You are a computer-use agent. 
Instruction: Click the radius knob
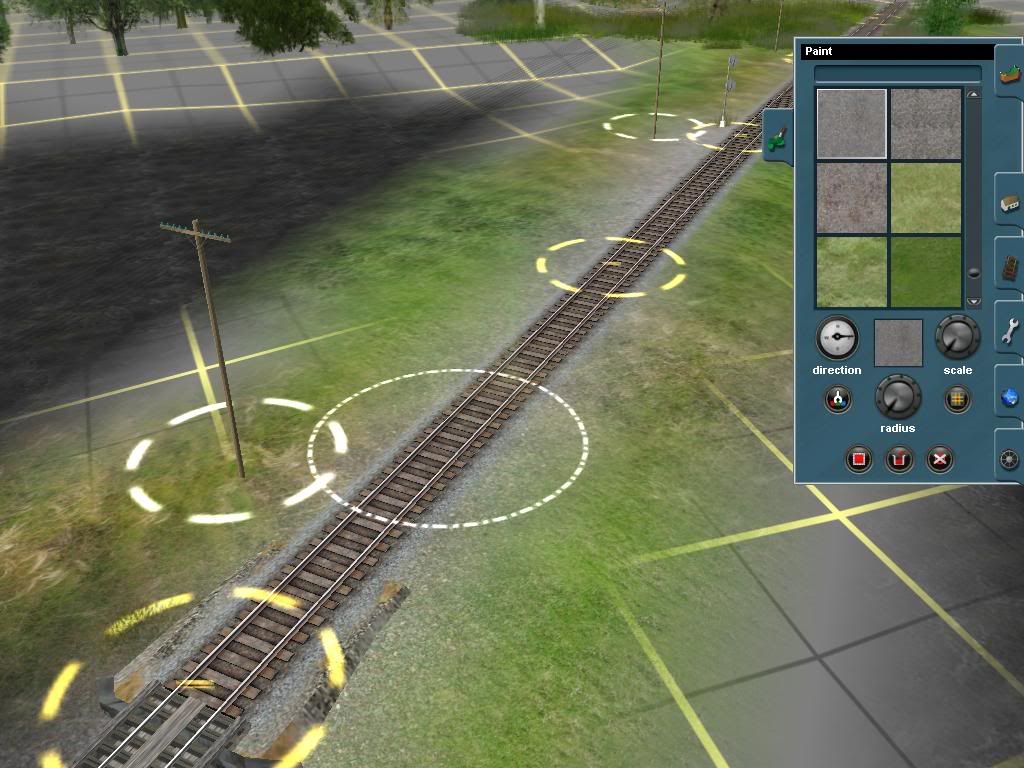897,398
